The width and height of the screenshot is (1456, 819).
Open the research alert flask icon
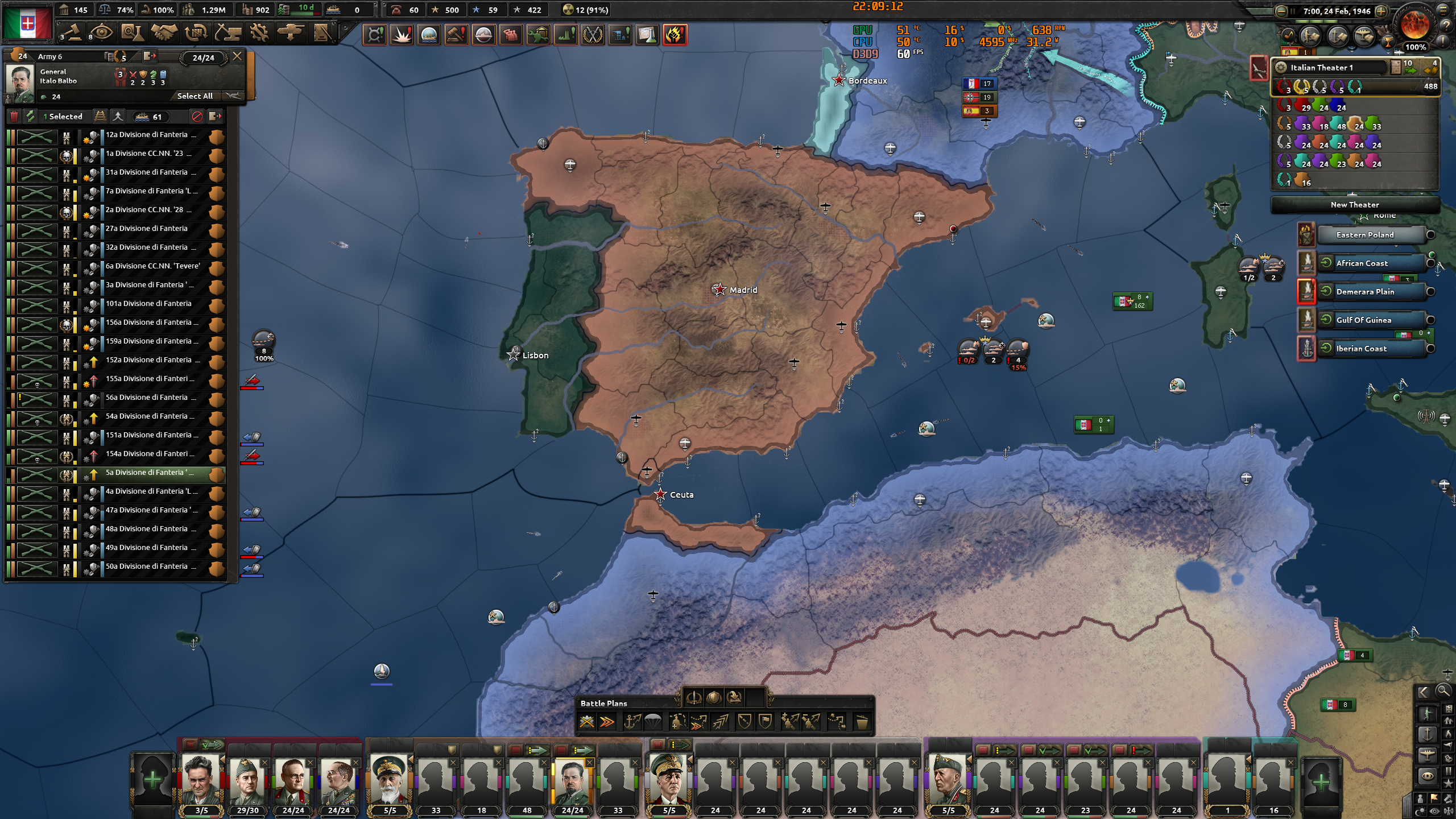[647, 35]
